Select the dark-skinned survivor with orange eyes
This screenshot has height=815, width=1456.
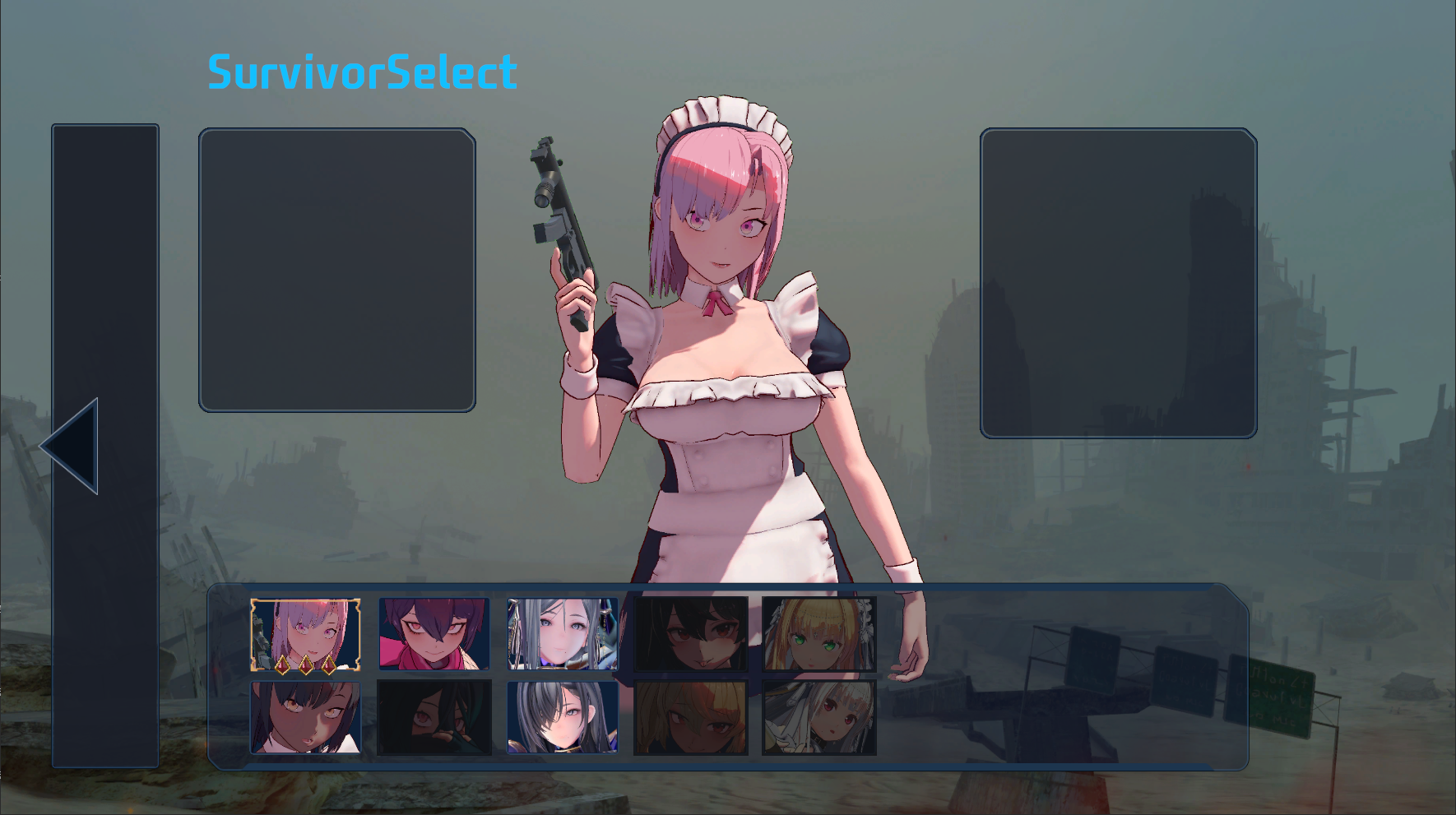305,717
